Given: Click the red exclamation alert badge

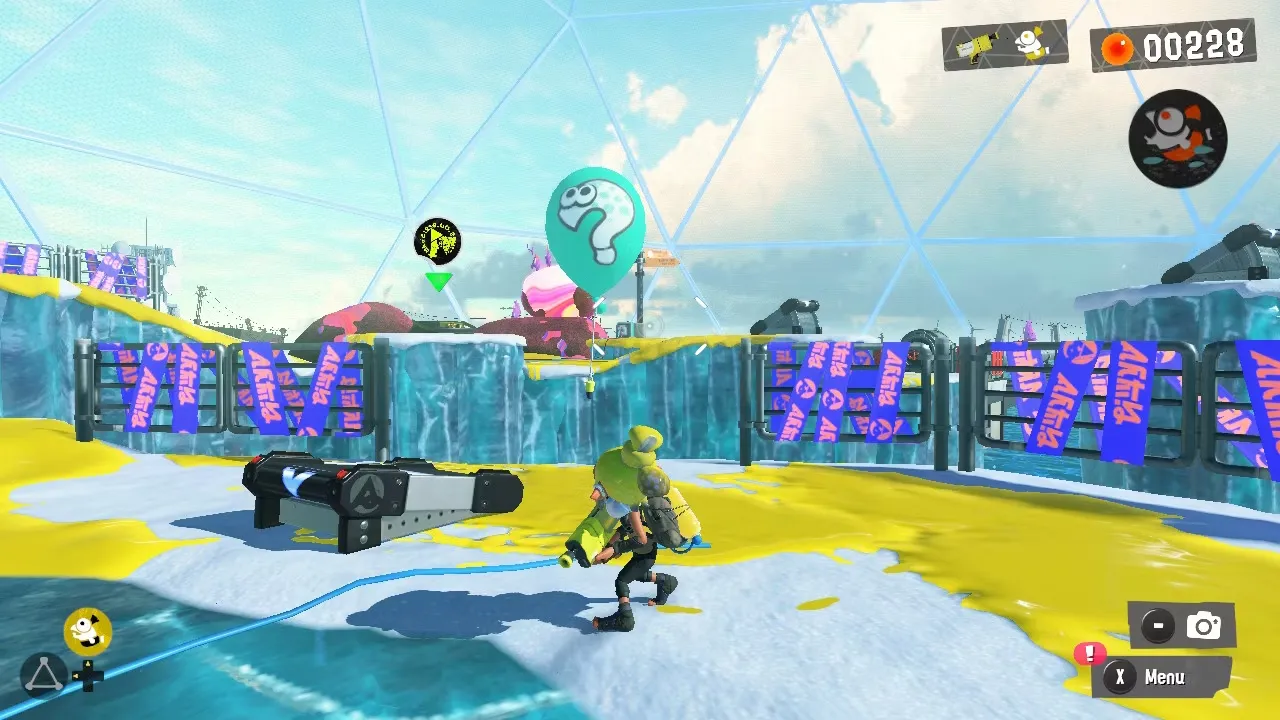Looking at the screenshot, I should (1088, 654).
